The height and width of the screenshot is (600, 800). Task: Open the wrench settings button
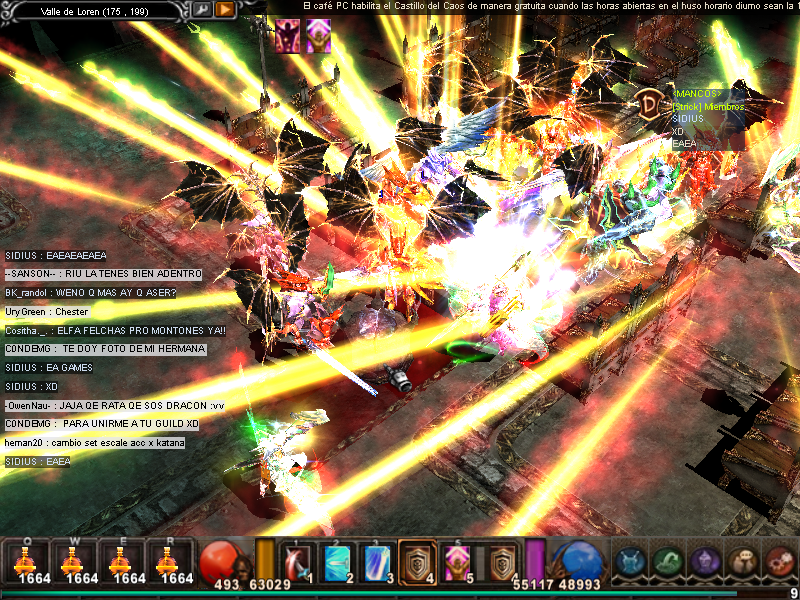point(202,10)
